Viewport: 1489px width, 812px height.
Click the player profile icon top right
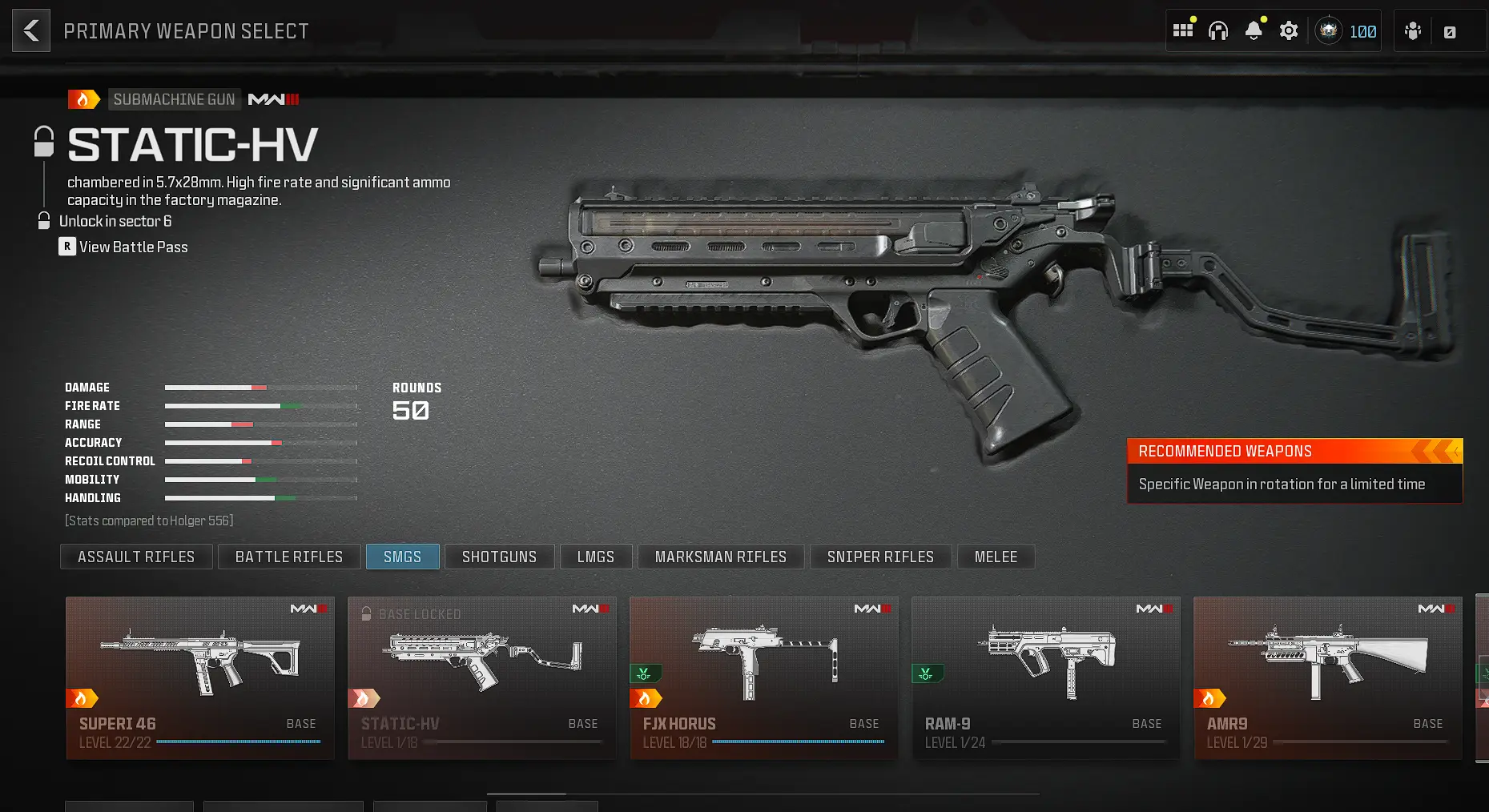tap(1412, 30)
